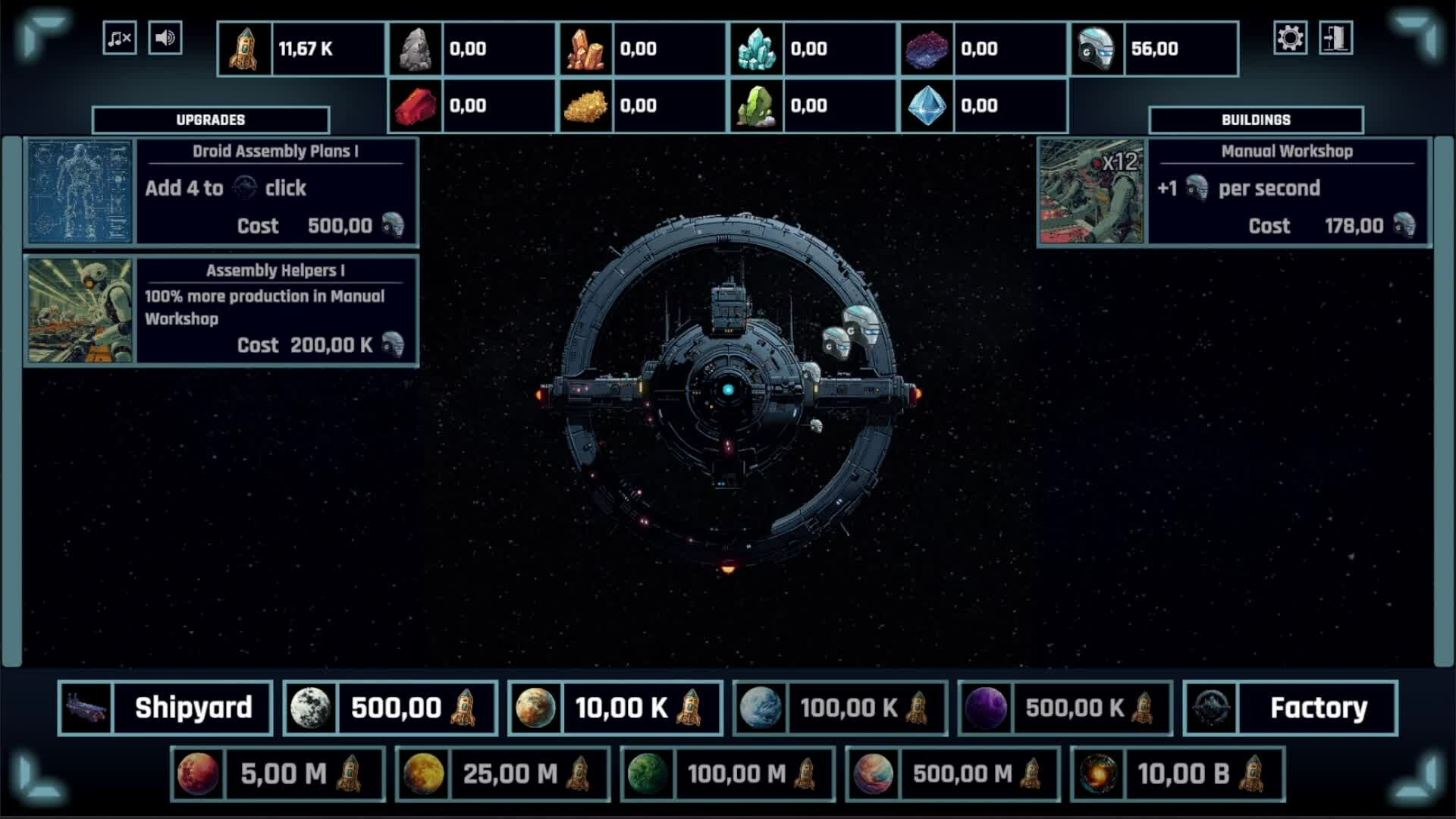Select the galaxy costing 10,00 B
The image size is (1456, 819).
tap(1178, 774)
